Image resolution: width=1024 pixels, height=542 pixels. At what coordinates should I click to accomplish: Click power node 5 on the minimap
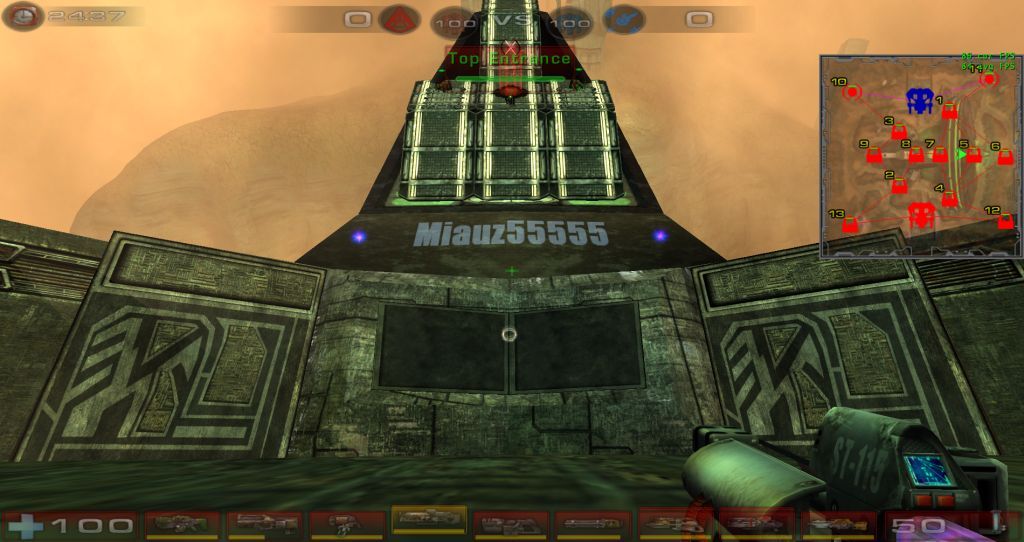[x=973, y=155]
